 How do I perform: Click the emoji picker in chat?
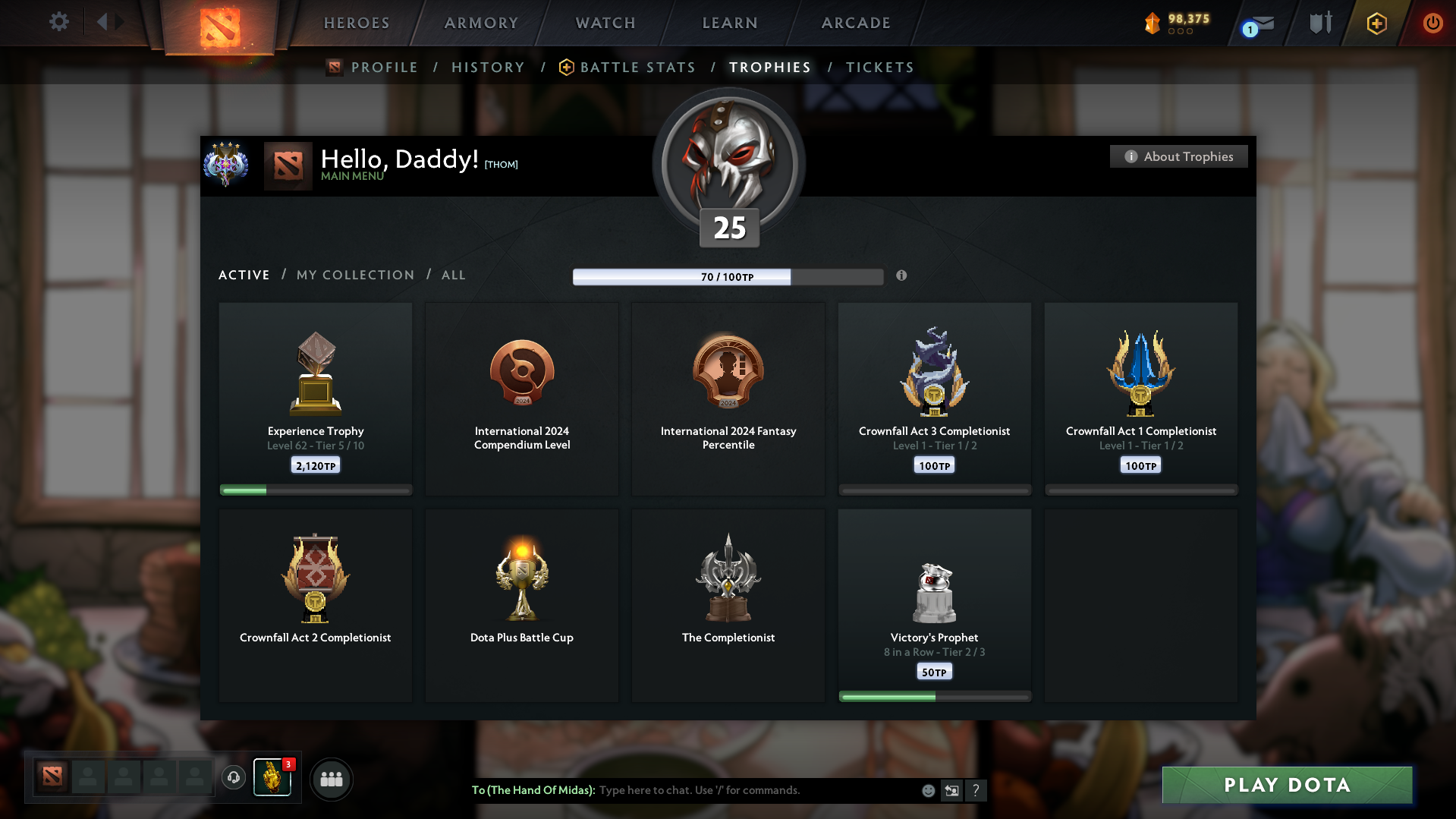point(927,790)
